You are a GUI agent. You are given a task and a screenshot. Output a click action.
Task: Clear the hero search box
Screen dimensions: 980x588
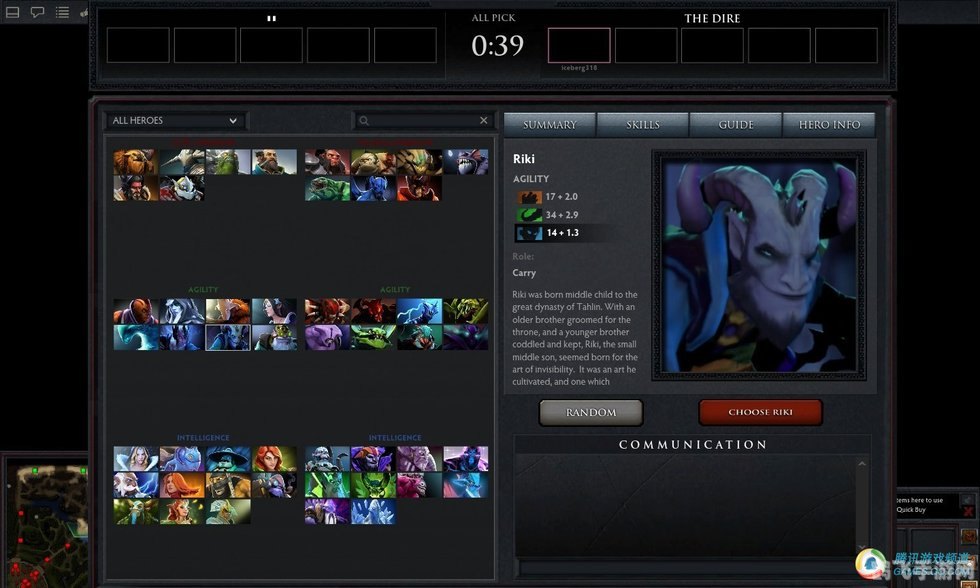point(484,121)
